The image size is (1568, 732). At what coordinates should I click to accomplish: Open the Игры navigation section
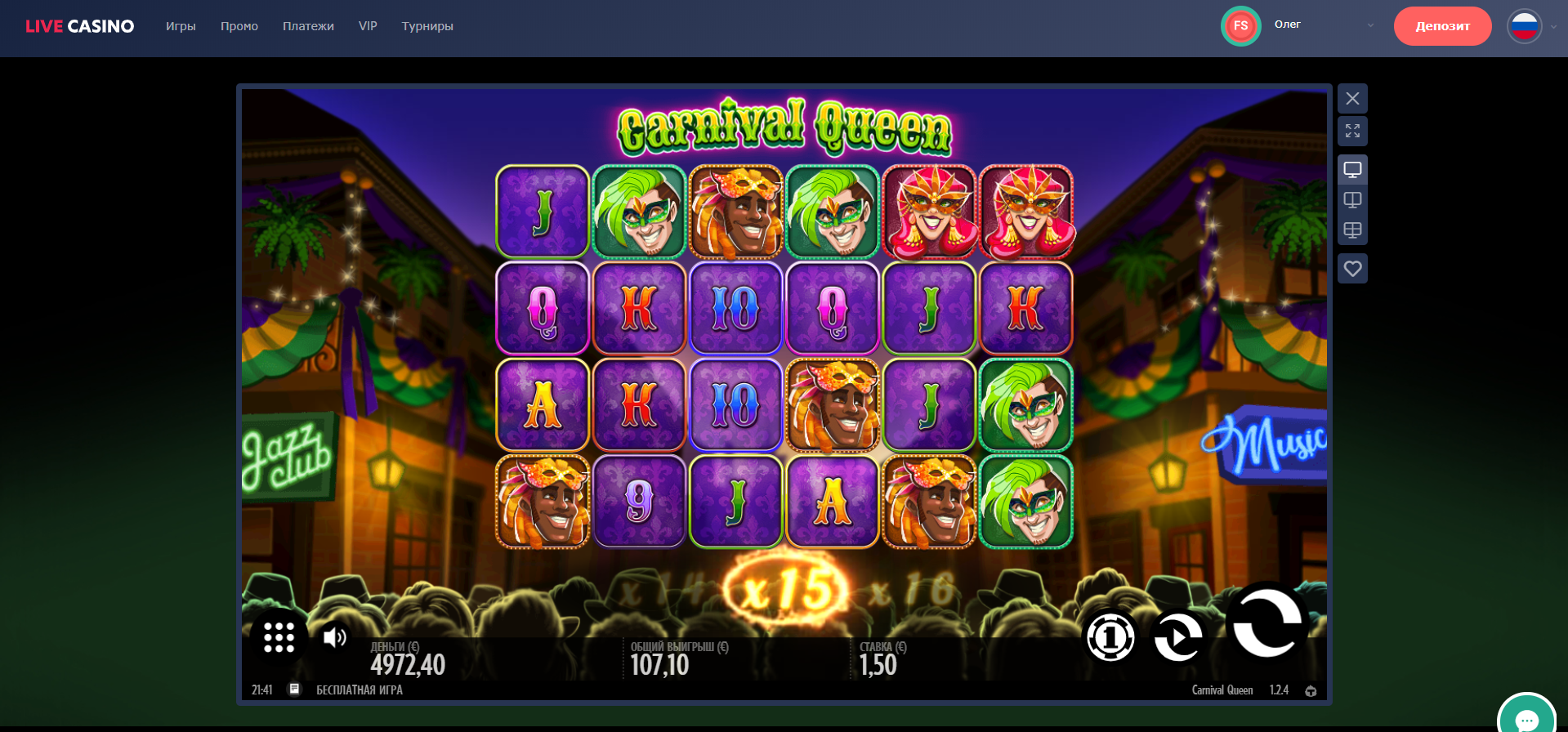(x=181, y=26)
